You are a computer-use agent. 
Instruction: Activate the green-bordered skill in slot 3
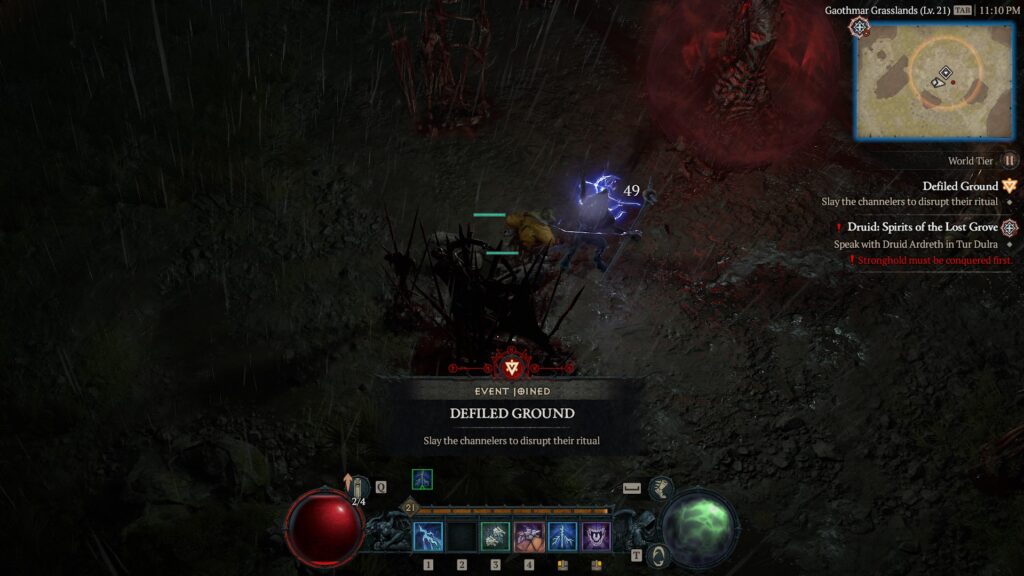(x=495, y=537)
